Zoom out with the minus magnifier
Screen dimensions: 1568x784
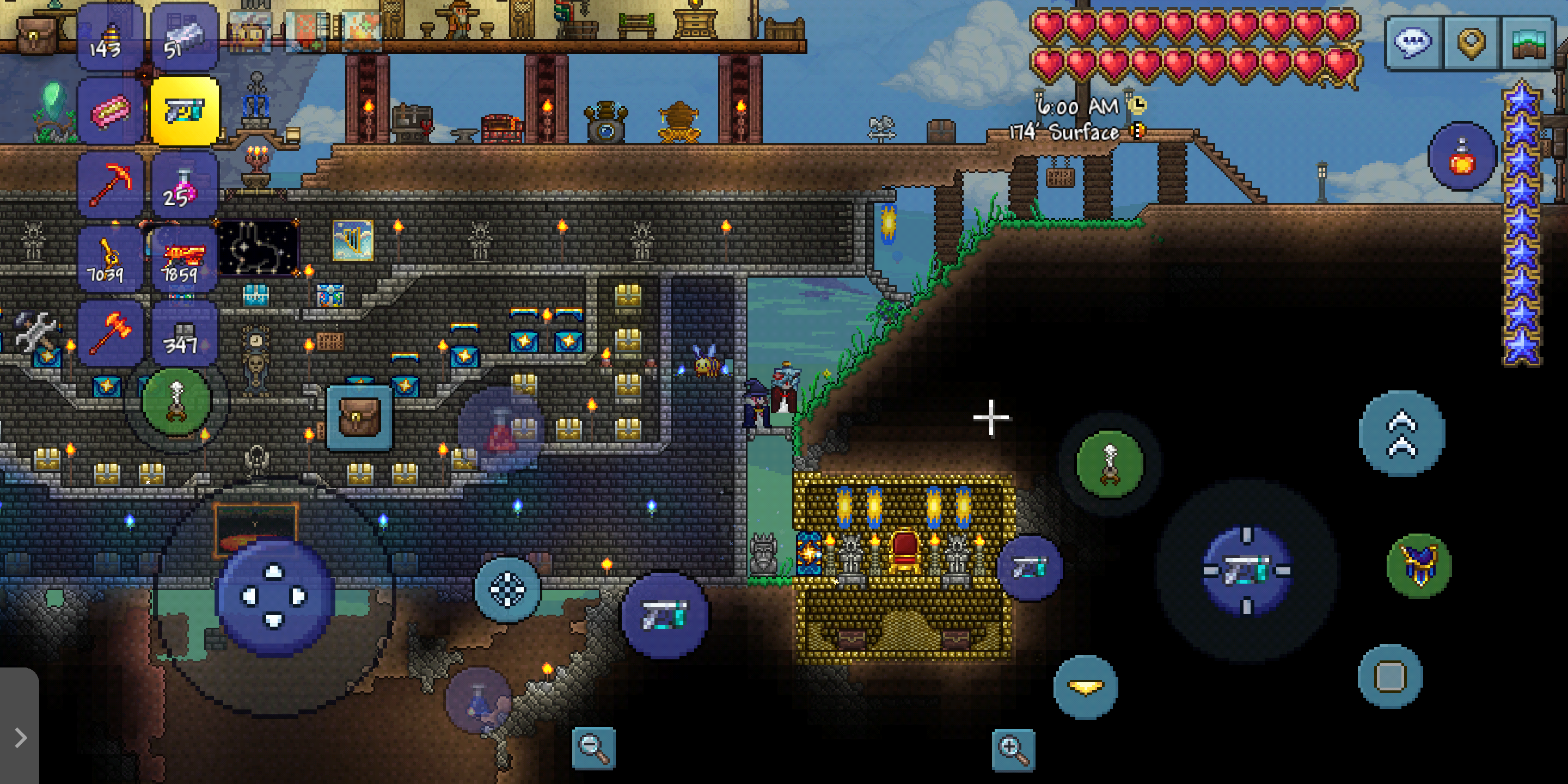[593, 748]
